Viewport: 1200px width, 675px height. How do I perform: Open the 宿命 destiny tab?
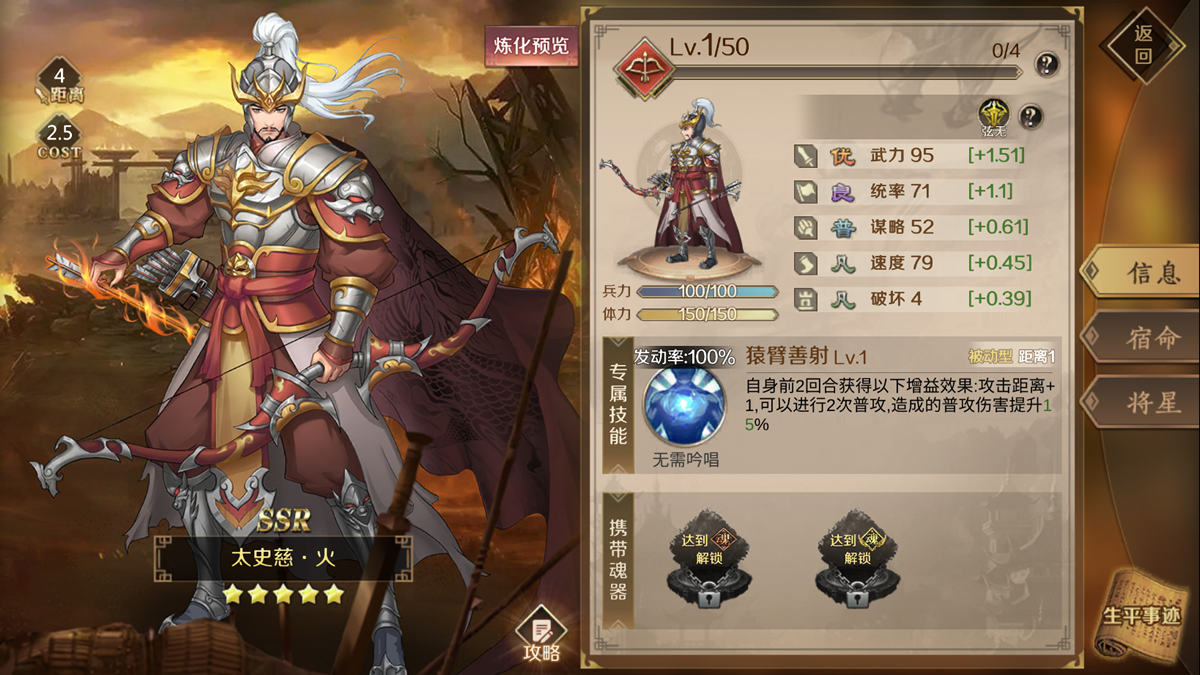1141,337
